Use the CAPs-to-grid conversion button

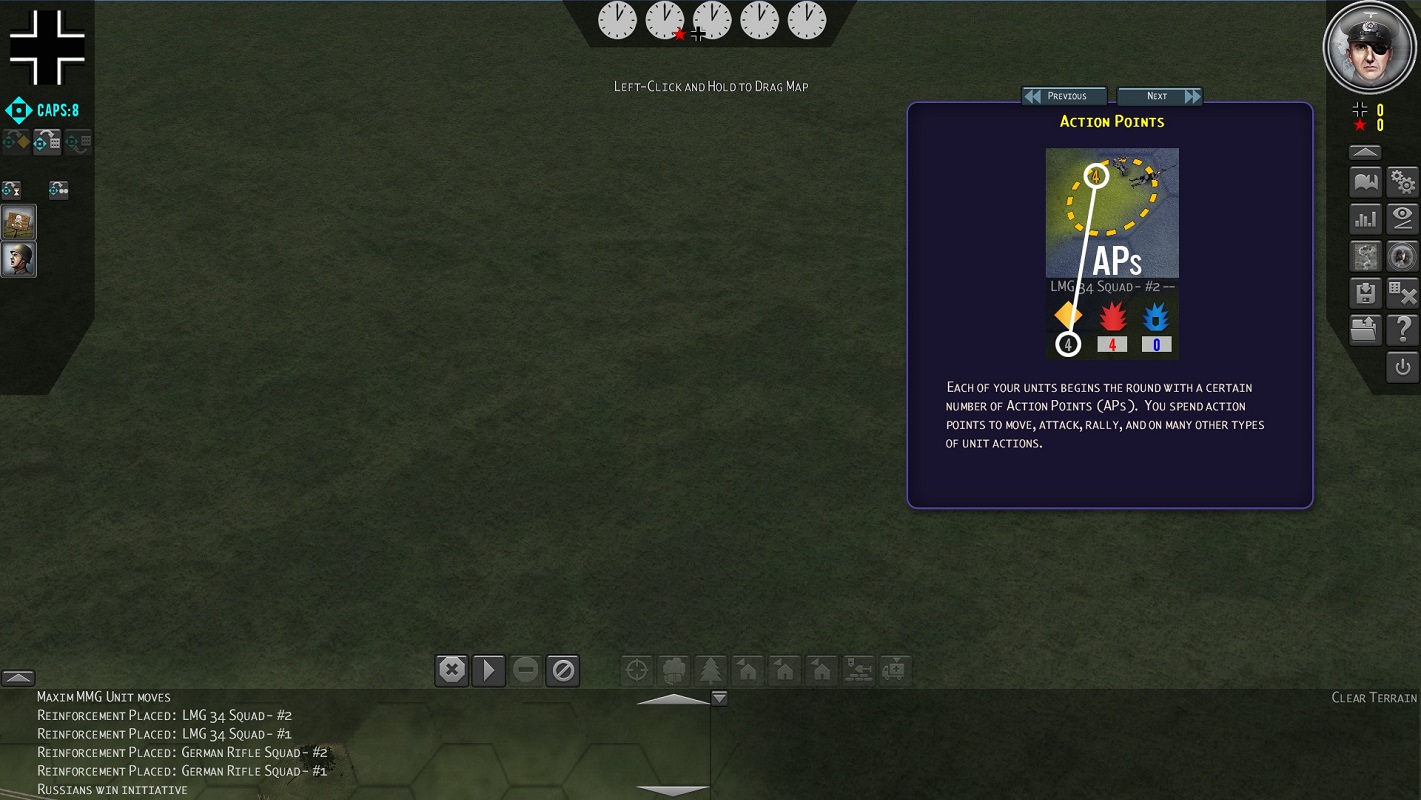(x=47, y=142)
